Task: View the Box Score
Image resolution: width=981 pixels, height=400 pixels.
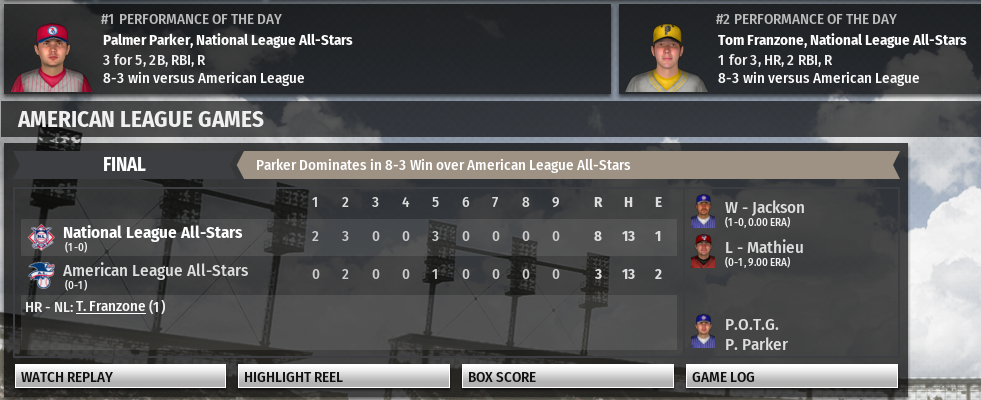Action: [568, 377]
